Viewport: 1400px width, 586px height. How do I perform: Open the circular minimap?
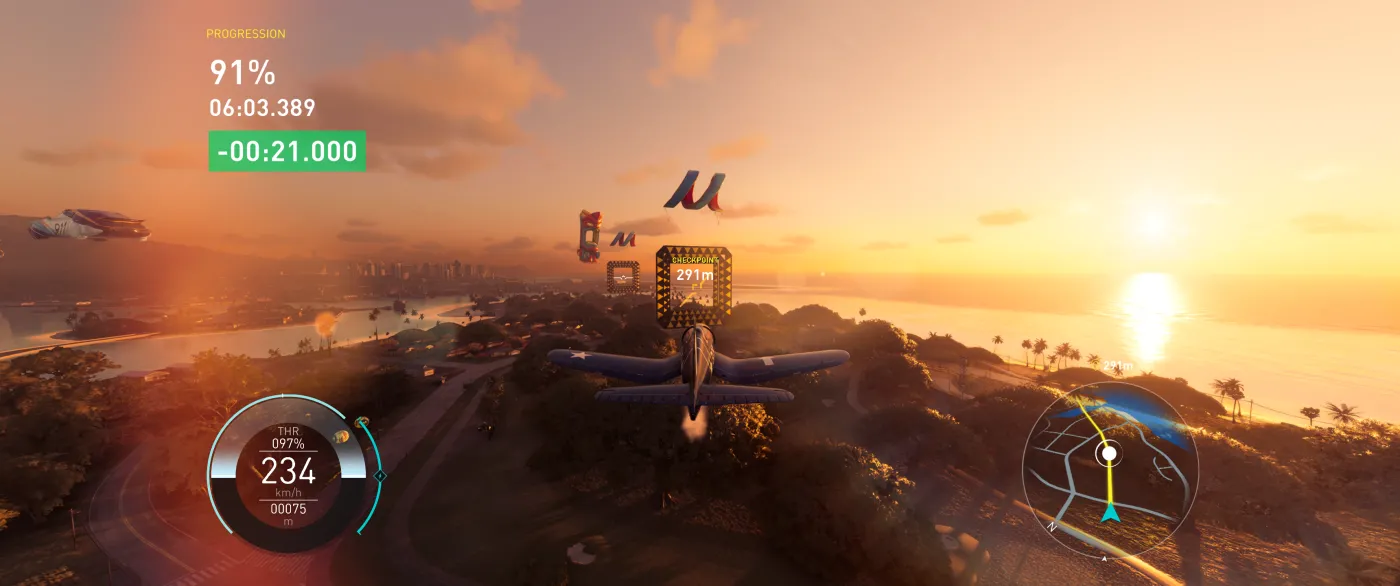click(x=1110, y=468)
